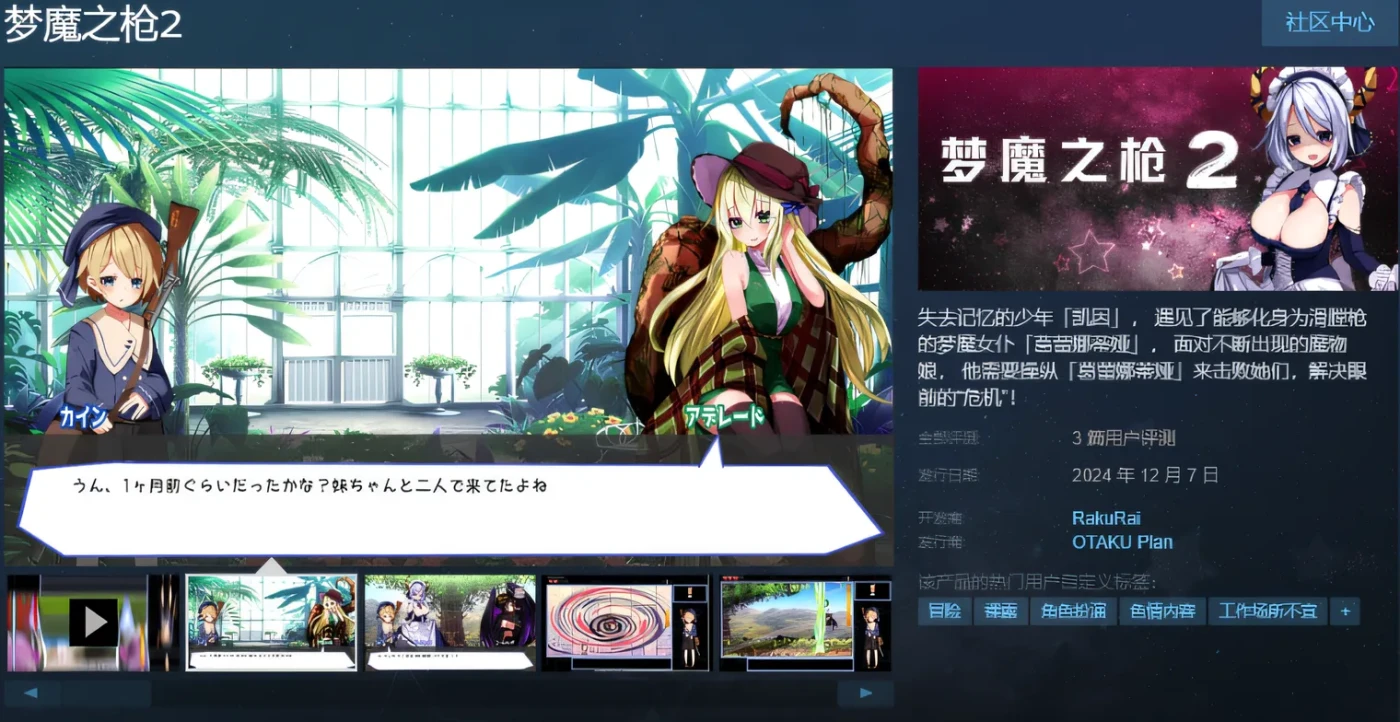This screenshot has width=1400, height=722.
Task: Open the greenhouse dialogue screenshot thumbnail
Action: [272, 620]
